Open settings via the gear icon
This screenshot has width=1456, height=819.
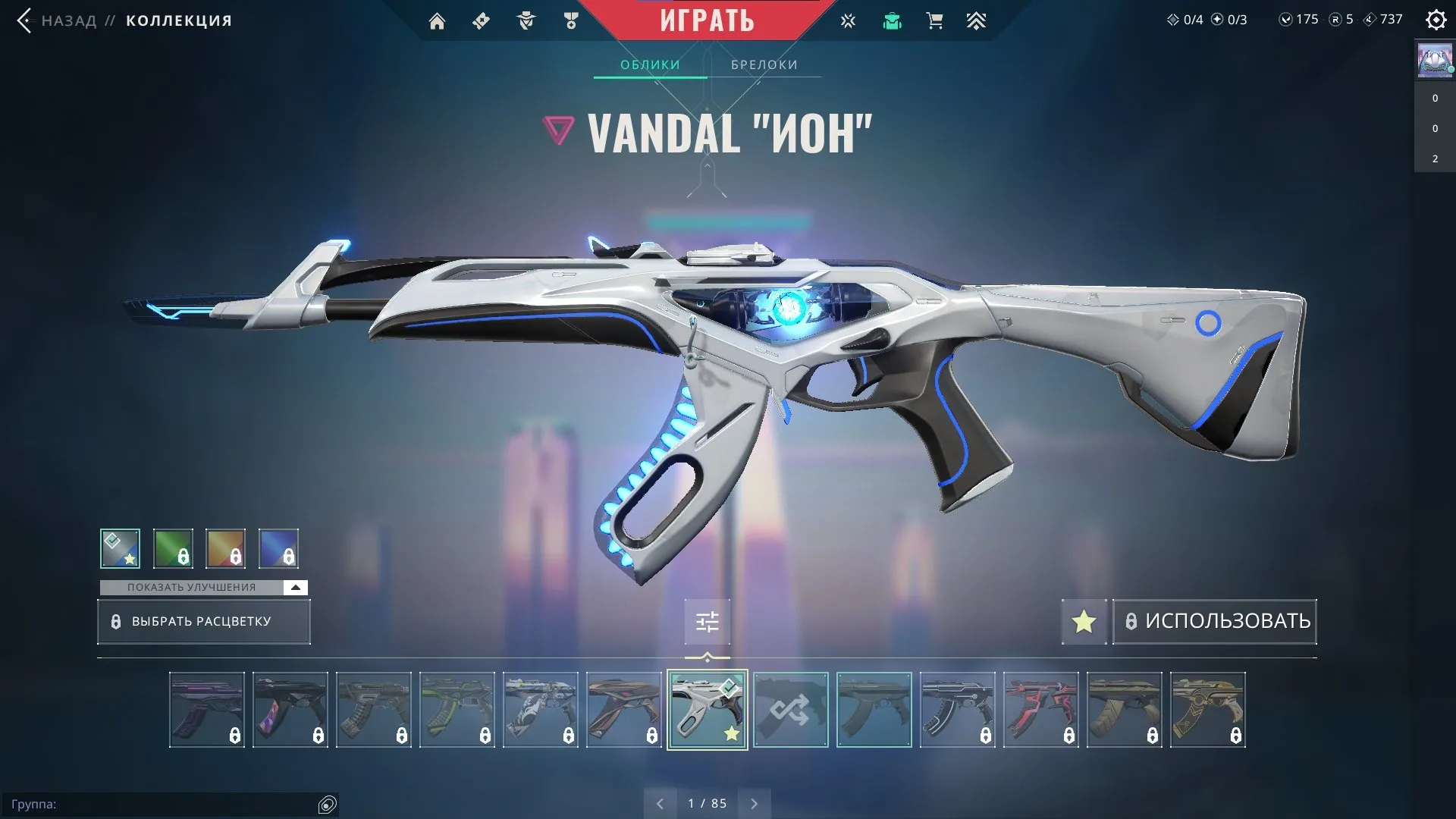coord(1436,20)
